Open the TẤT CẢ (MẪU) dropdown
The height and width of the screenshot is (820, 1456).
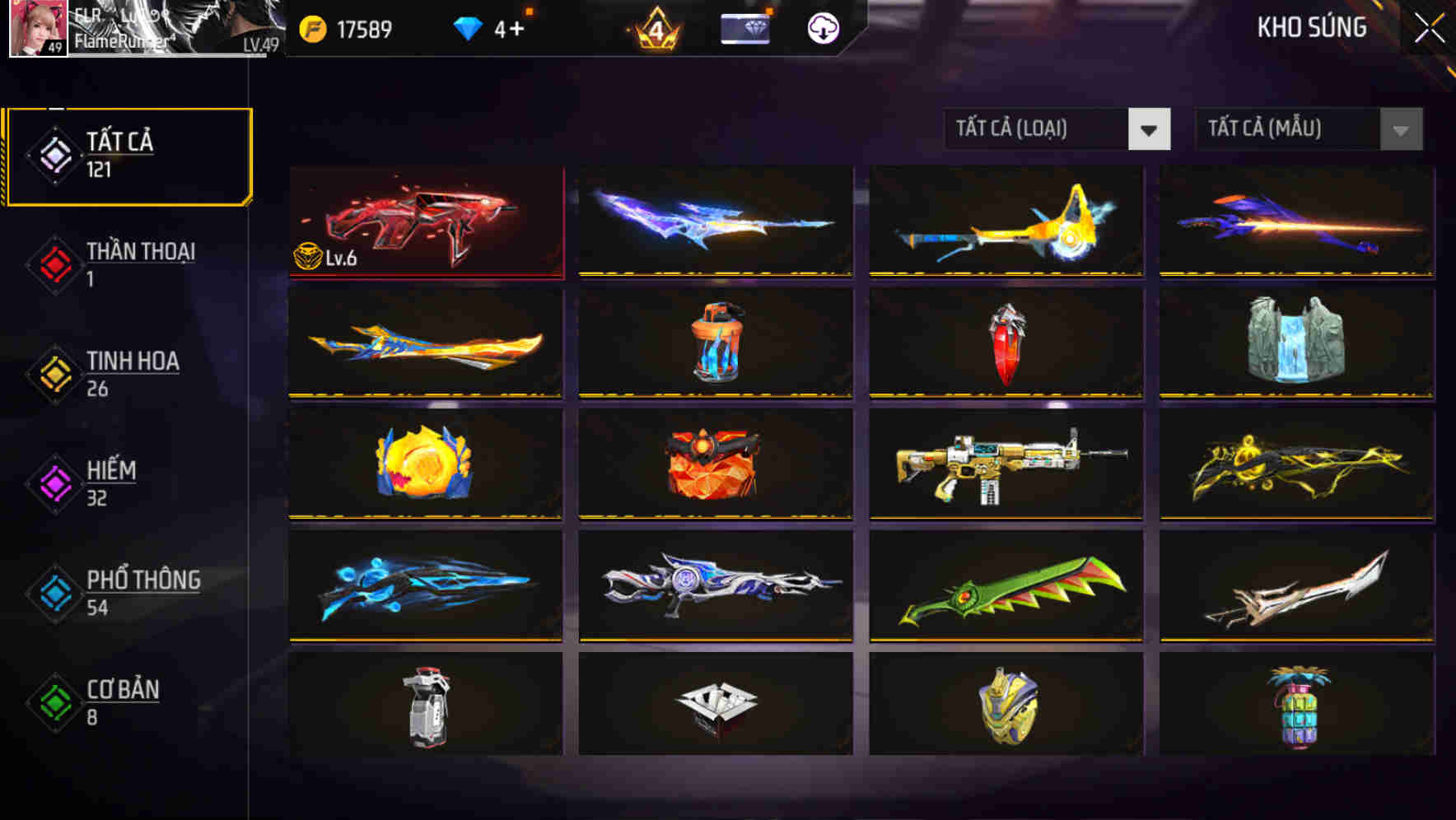(x=1289, y=129)
